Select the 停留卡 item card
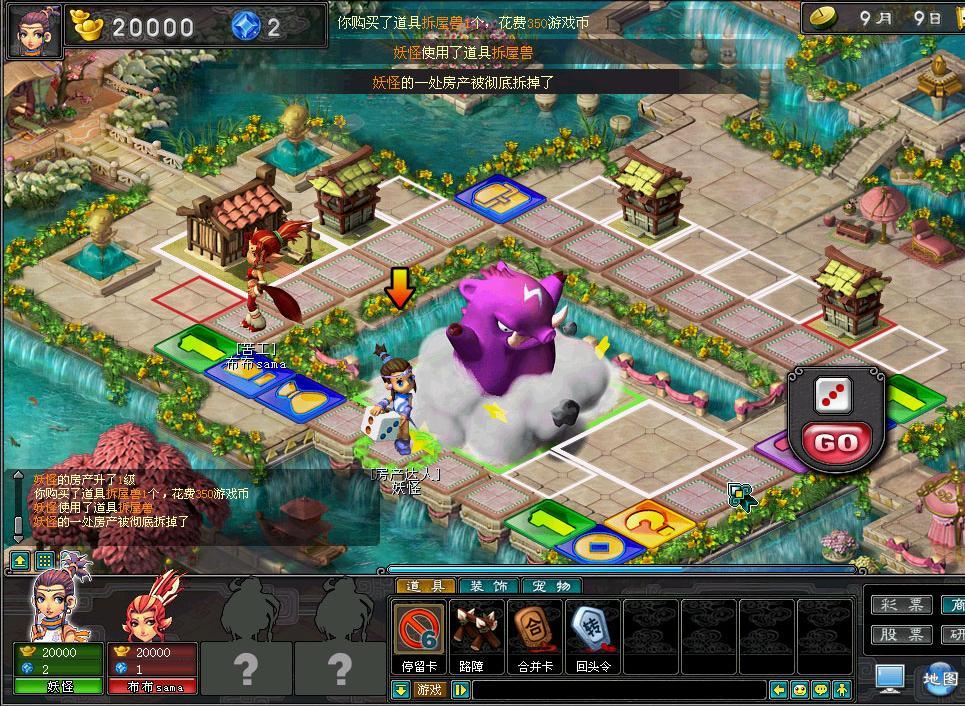The image size is (965, 706). tap(419, 633)
